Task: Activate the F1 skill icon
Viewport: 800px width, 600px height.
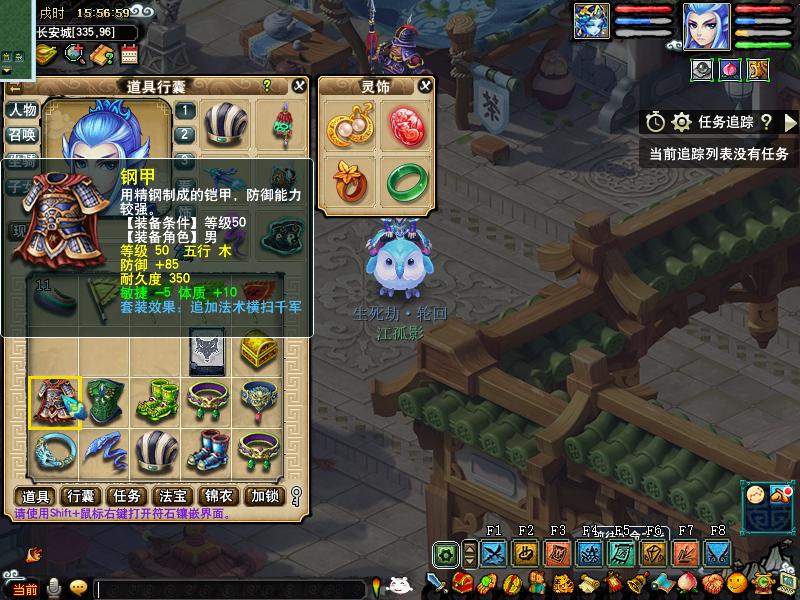Action: 493,553
